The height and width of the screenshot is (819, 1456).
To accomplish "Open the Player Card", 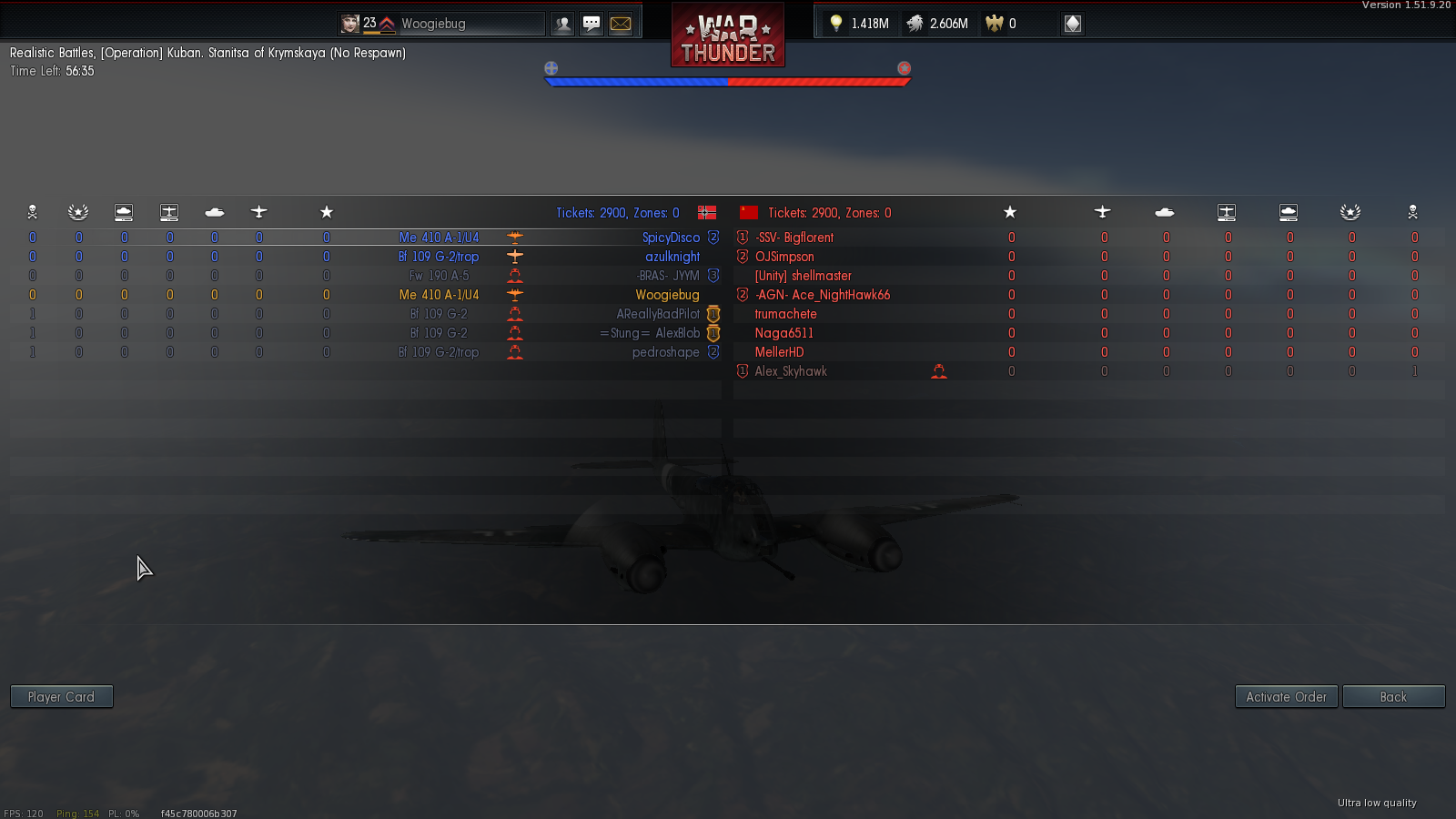I will [x=61, y=697].
